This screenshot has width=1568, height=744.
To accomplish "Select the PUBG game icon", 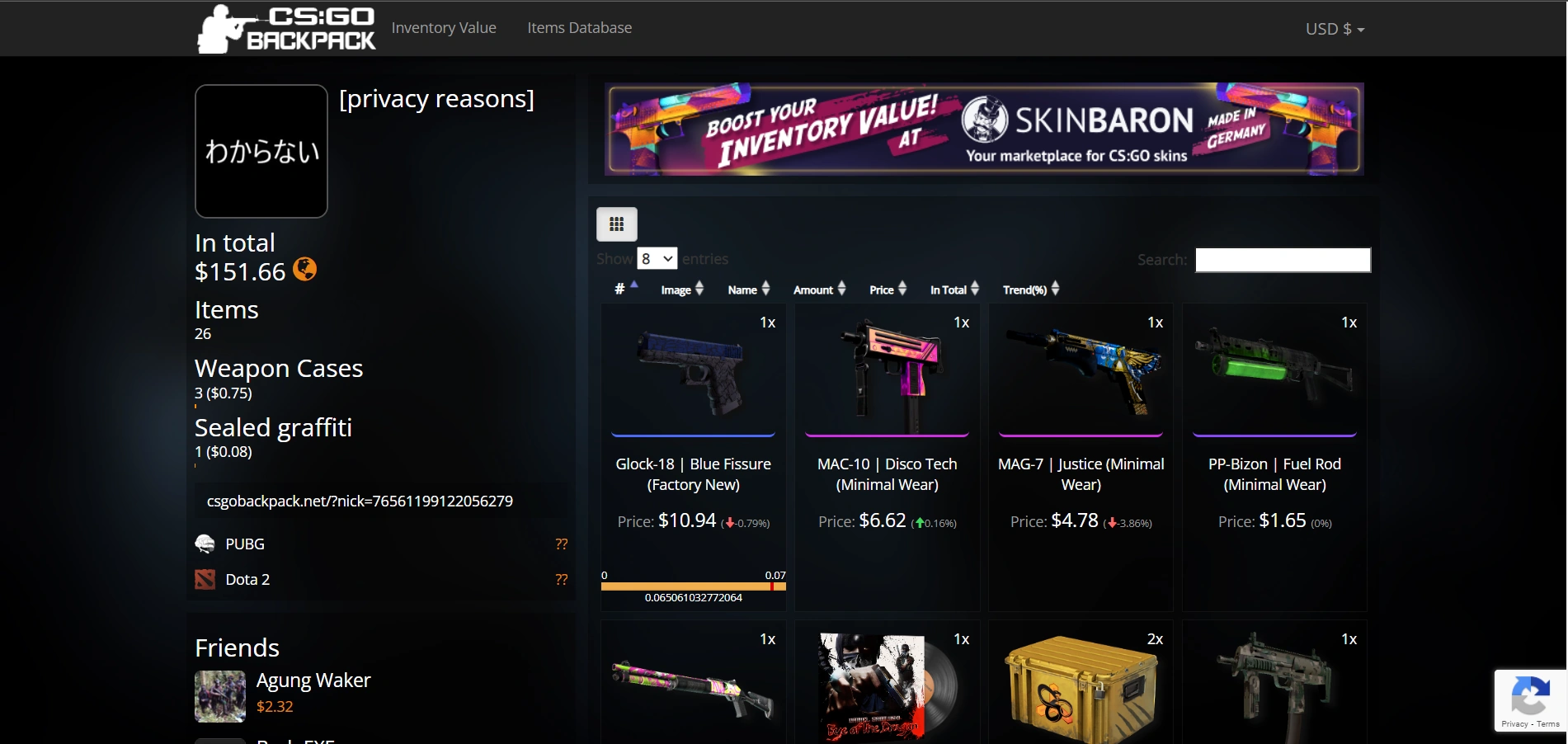I will click(x=205, y=544).
